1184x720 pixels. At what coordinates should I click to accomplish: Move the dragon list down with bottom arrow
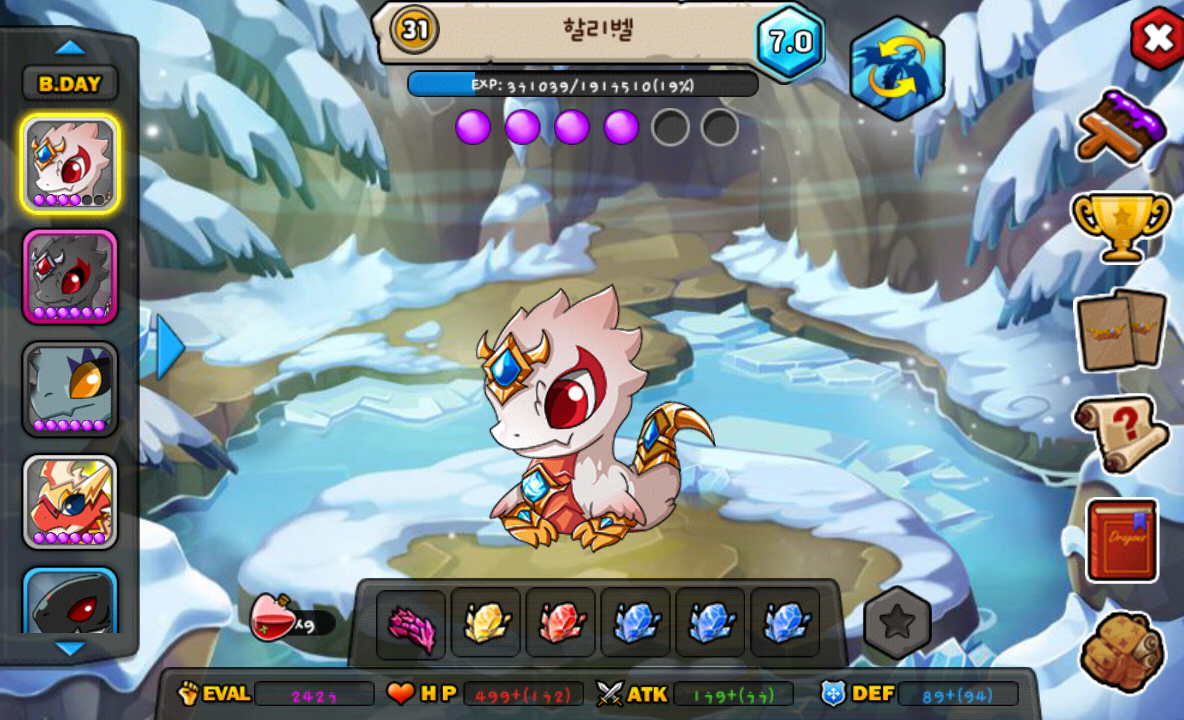70,649
